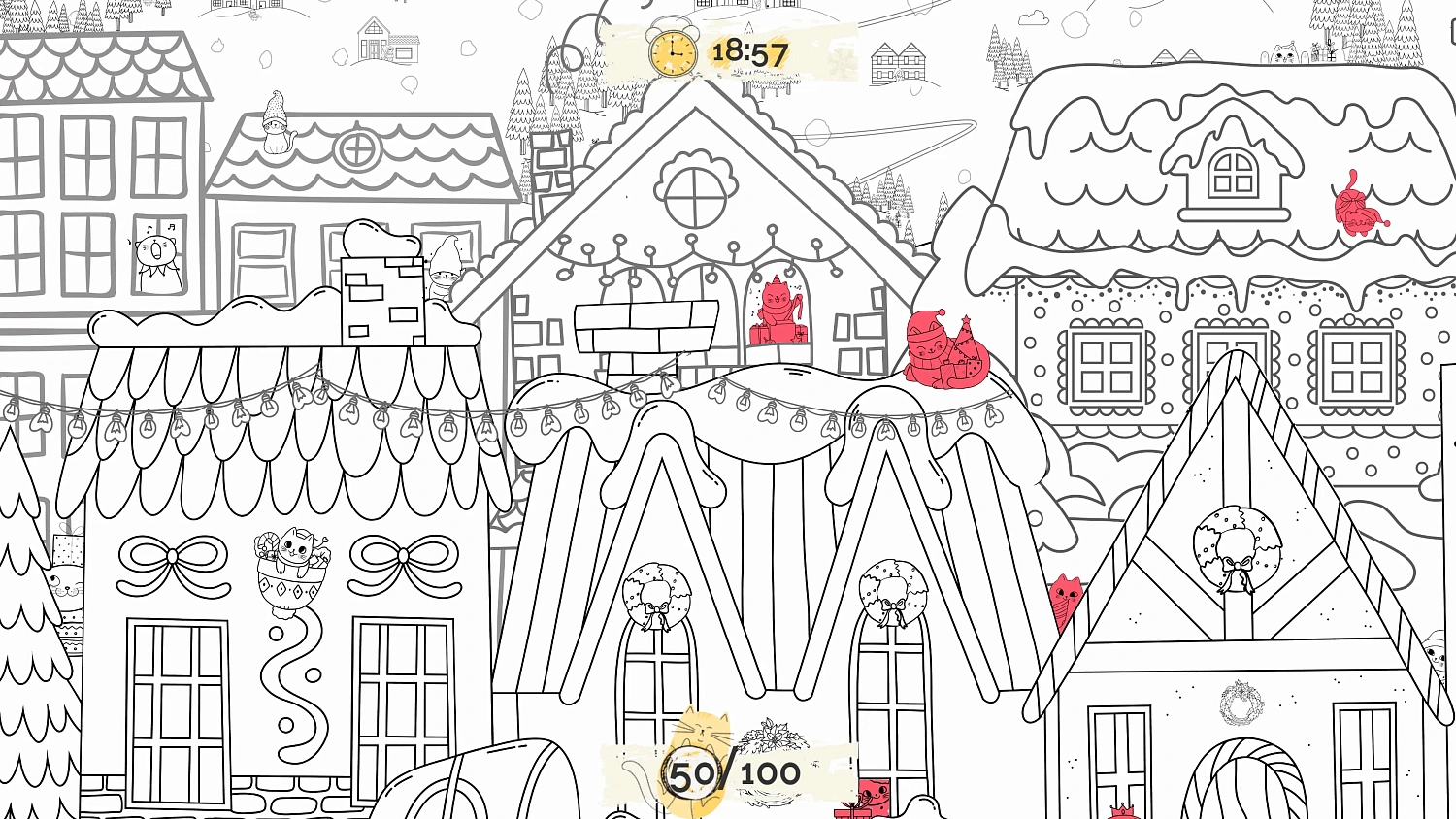
Task: Click the alarm clock icon on the timer
Action: pyautogui.click(x=673, y=55)
